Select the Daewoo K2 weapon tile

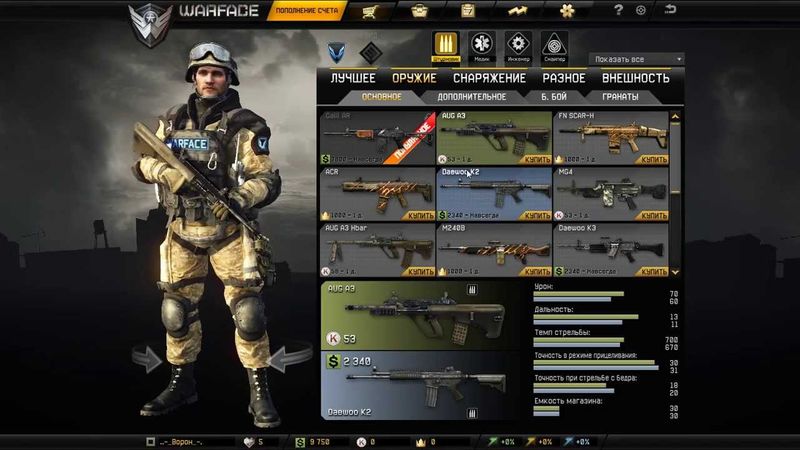click(x=494, y=192)
